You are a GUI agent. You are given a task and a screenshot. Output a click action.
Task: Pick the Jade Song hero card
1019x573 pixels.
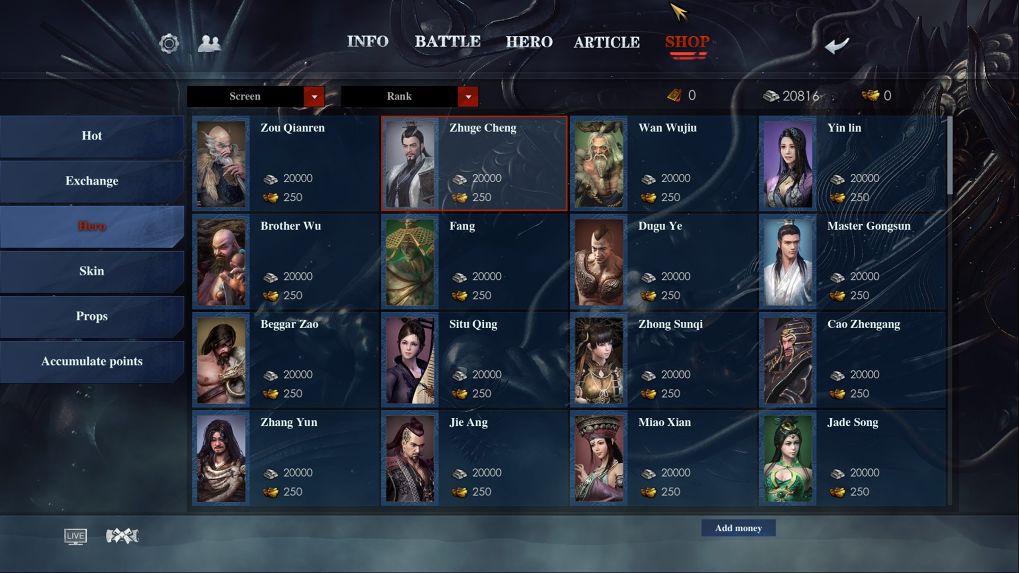click(852, 457)
